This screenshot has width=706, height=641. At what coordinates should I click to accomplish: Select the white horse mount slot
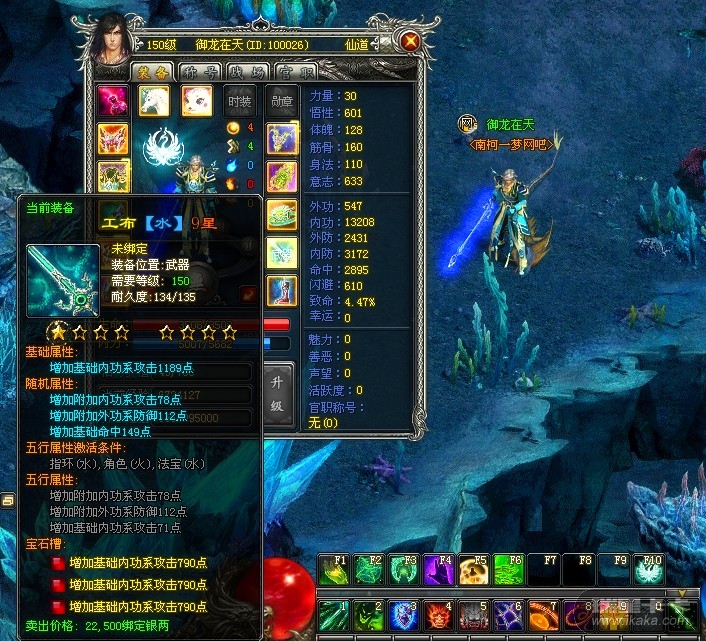[153, 101]
